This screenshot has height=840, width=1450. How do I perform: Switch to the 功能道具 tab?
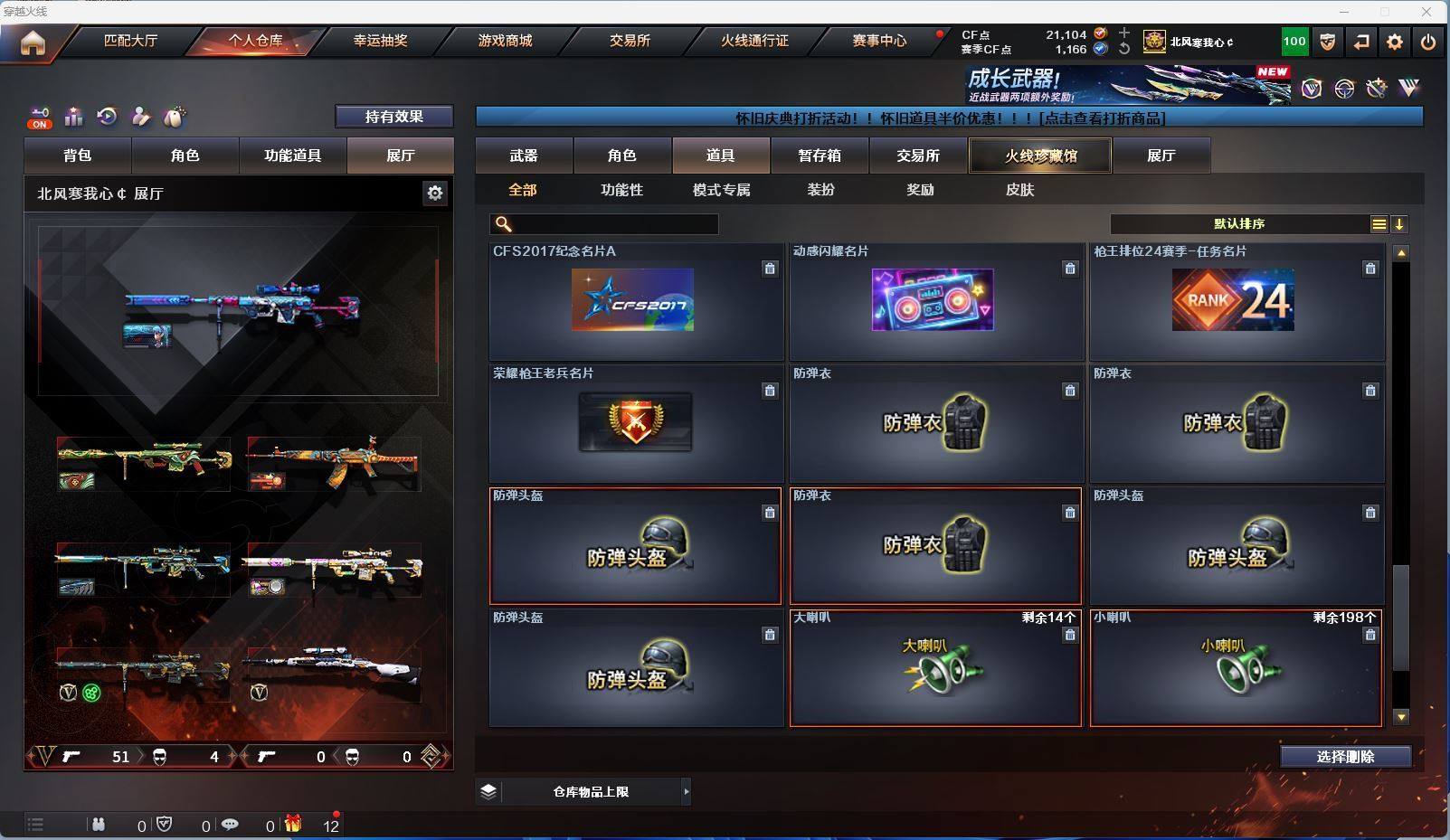[292, 156]
